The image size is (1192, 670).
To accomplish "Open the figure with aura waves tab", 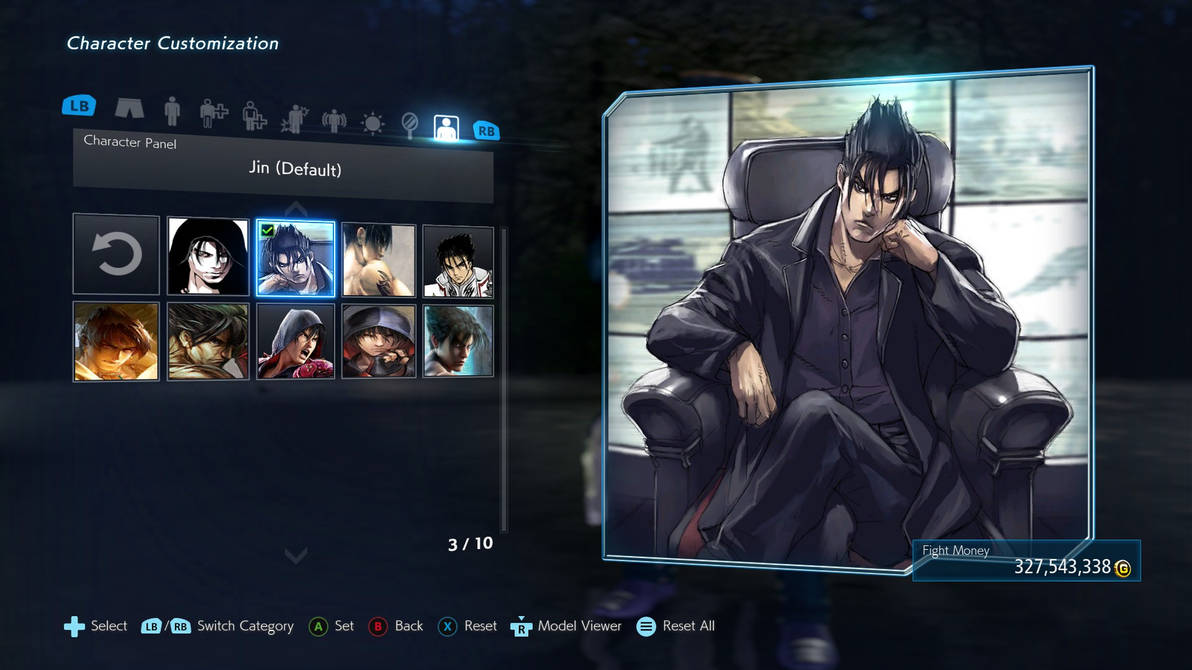I will [x=333, y=121].
